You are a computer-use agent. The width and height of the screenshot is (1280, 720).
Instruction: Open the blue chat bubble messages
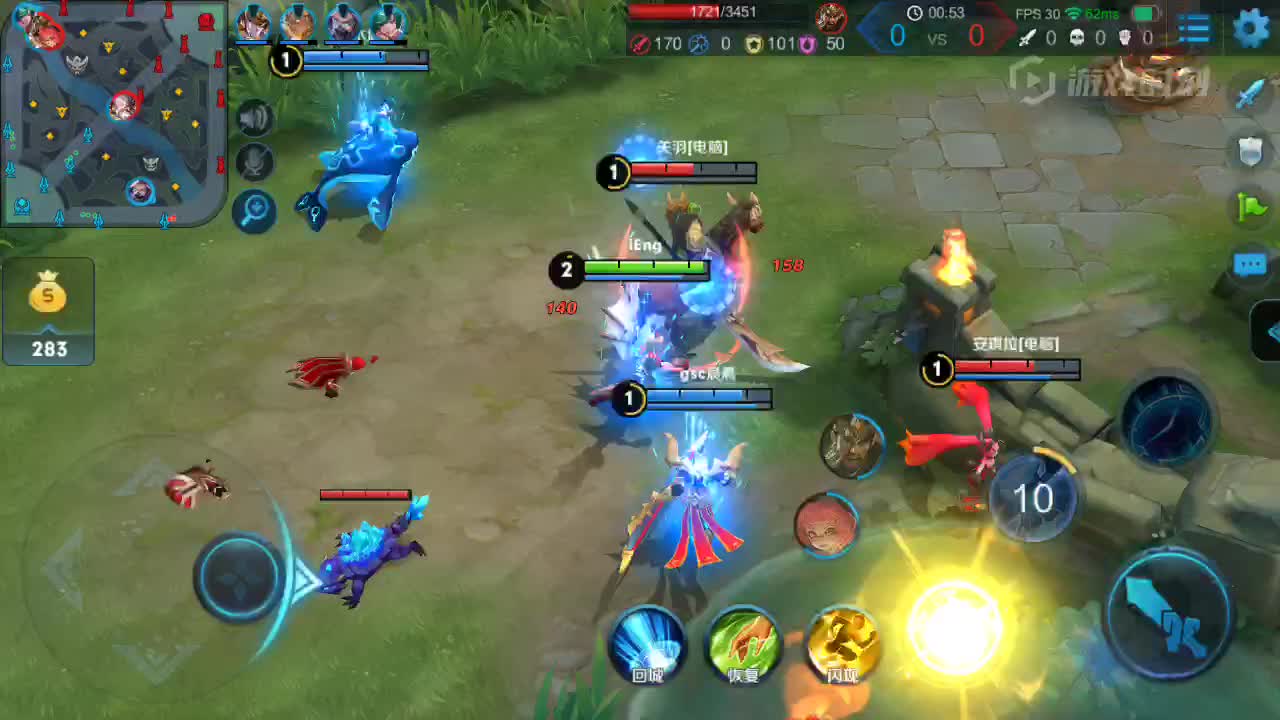pos(1251,265)
